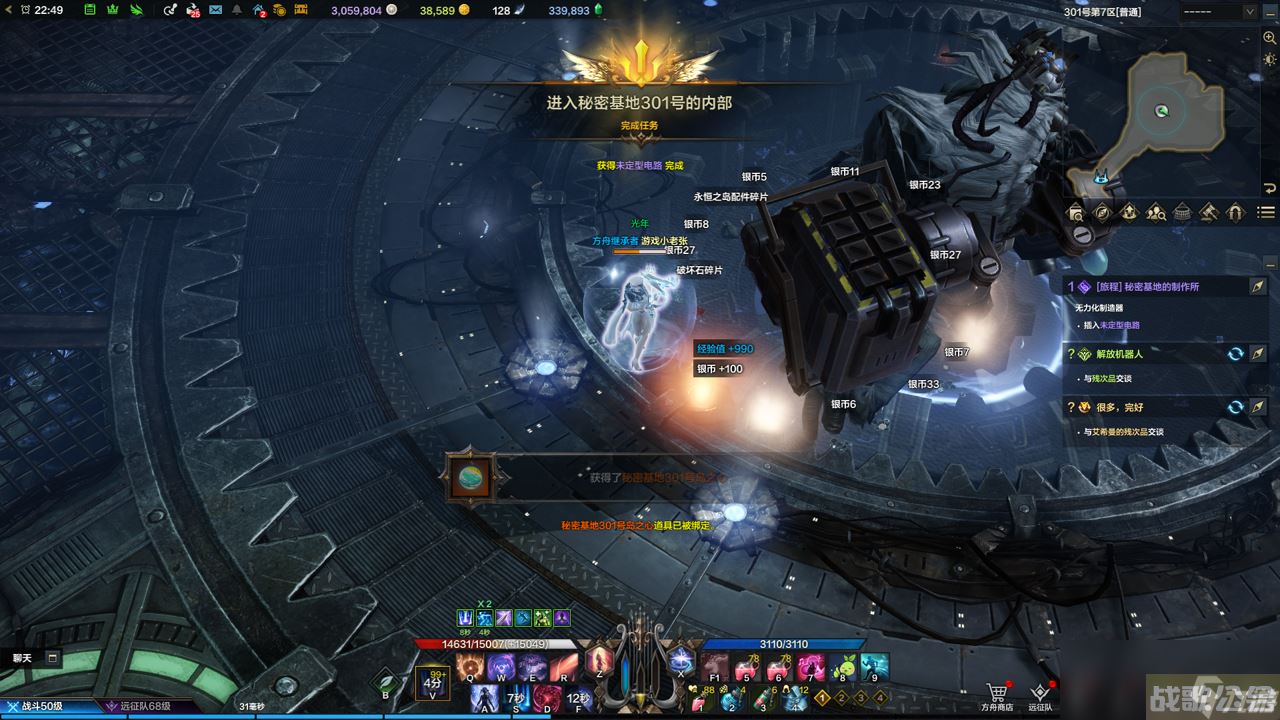Click the minimap area display
This screenshot has width=1280, height=720.
(1160, 110)
